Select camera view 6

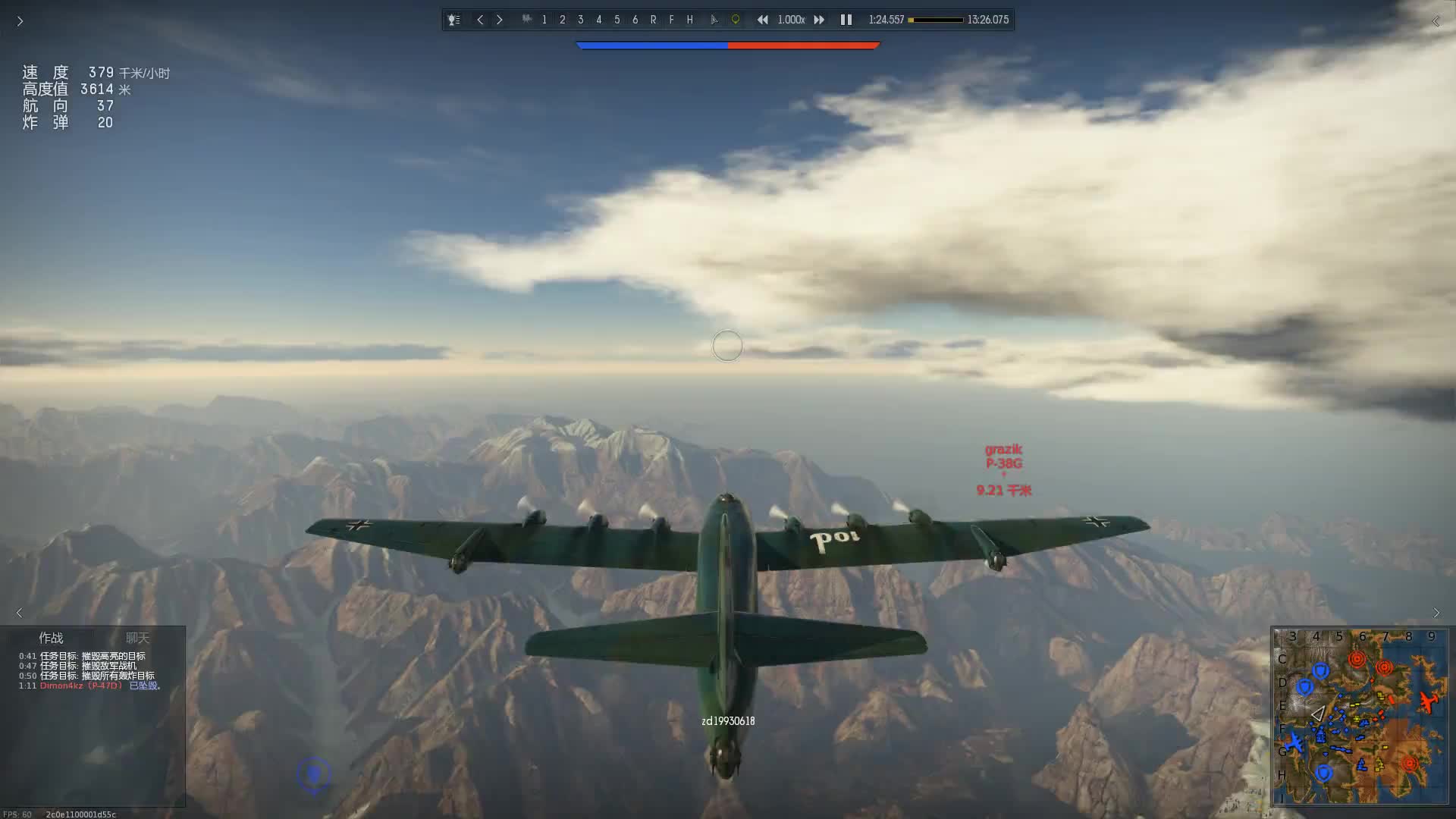point(635,20)
